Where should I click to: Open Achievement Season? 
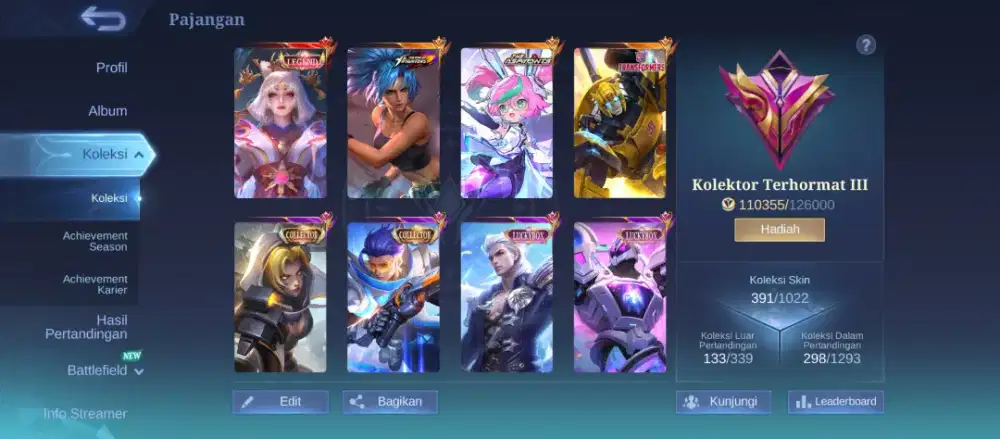click(95, 241)
